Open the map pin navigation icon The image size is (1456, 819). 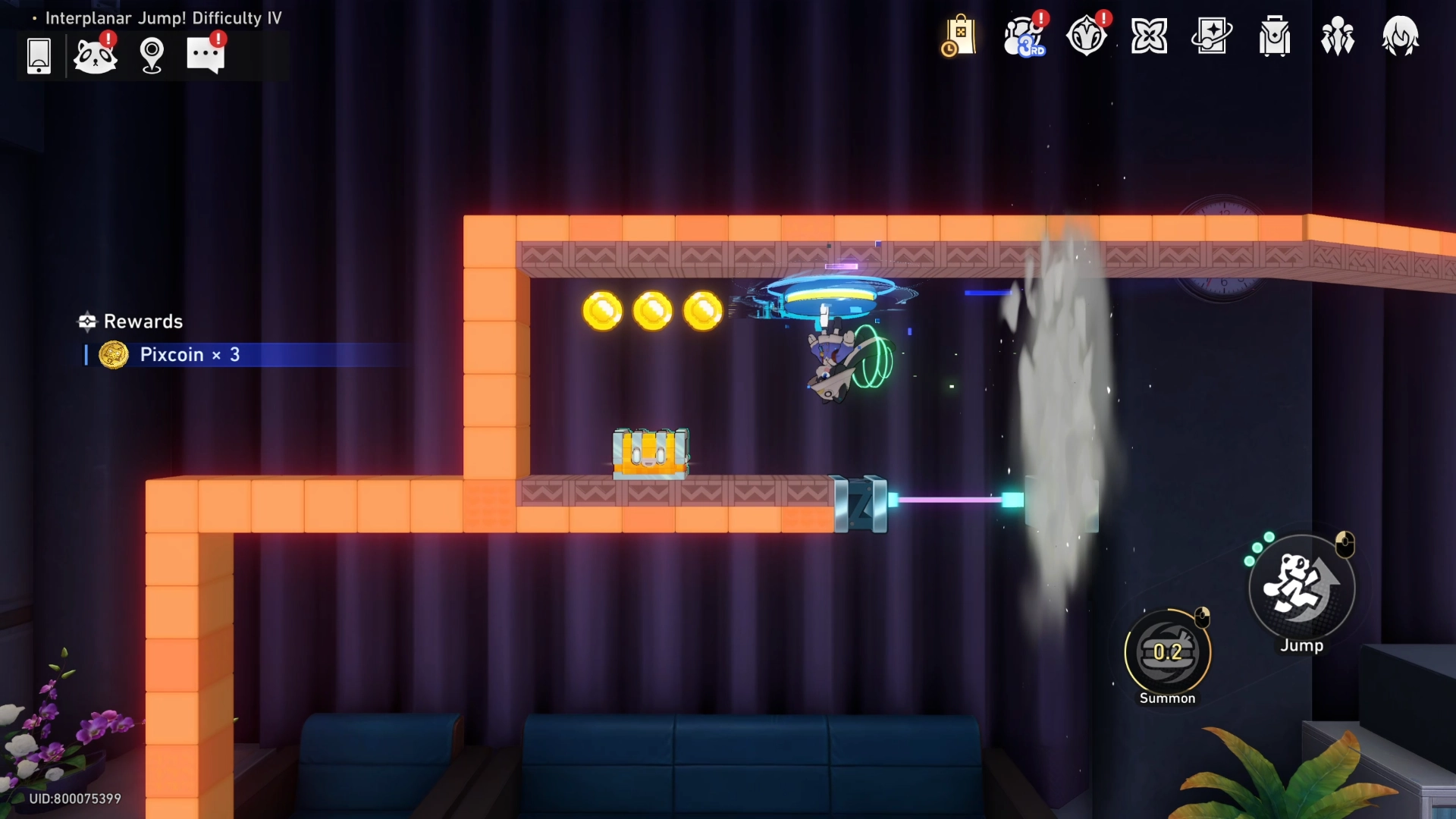click(x=152, y=55)
